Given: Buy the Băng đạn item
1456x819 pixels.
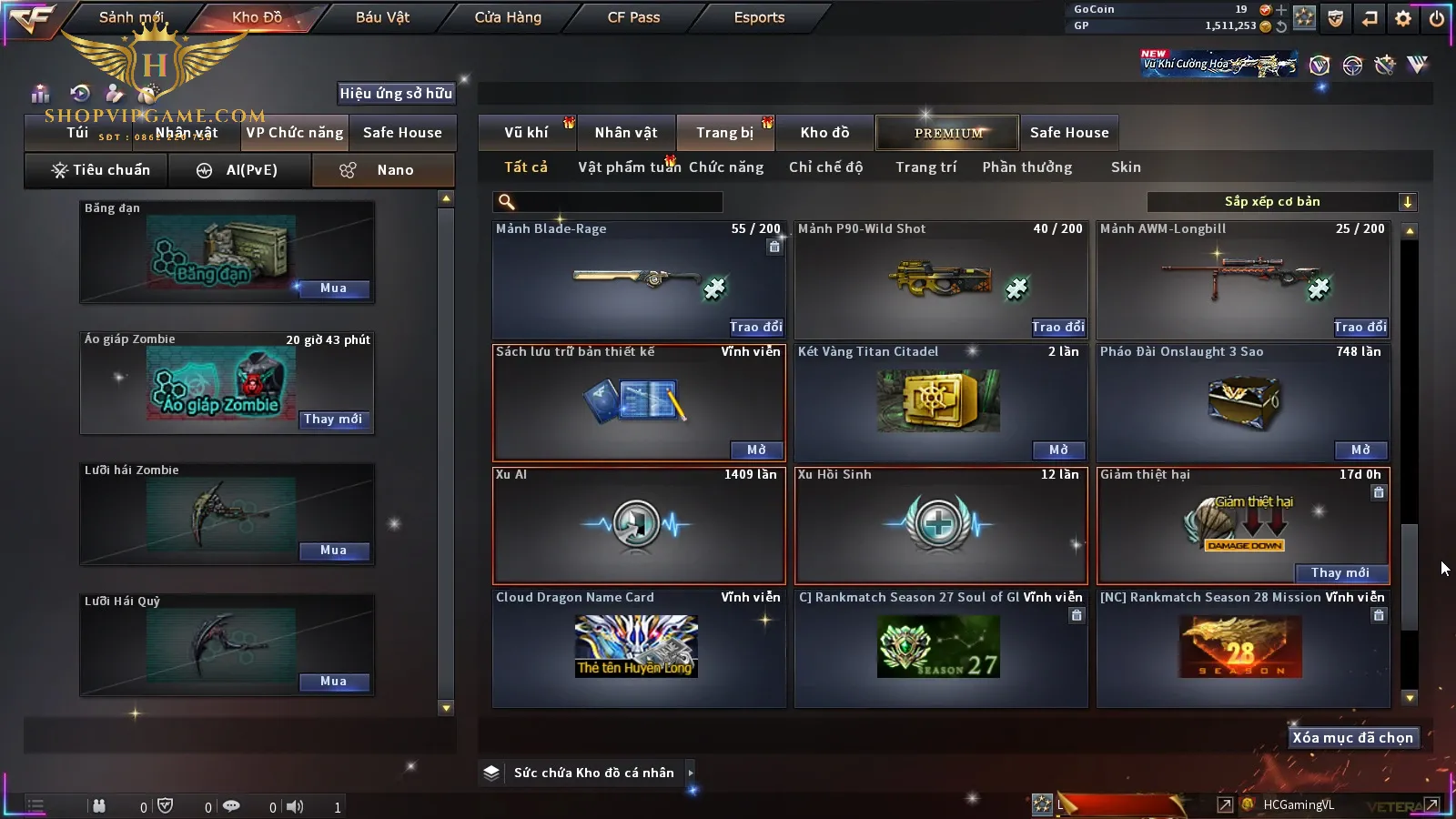Looking at the screenshot, I should [333, 288].
